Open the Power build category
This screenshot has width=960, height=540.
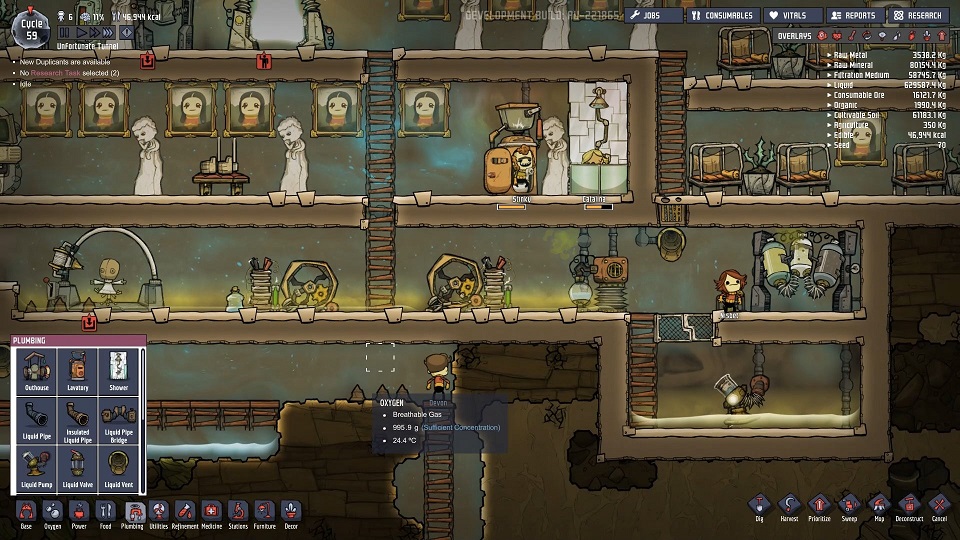pos(79,514)
